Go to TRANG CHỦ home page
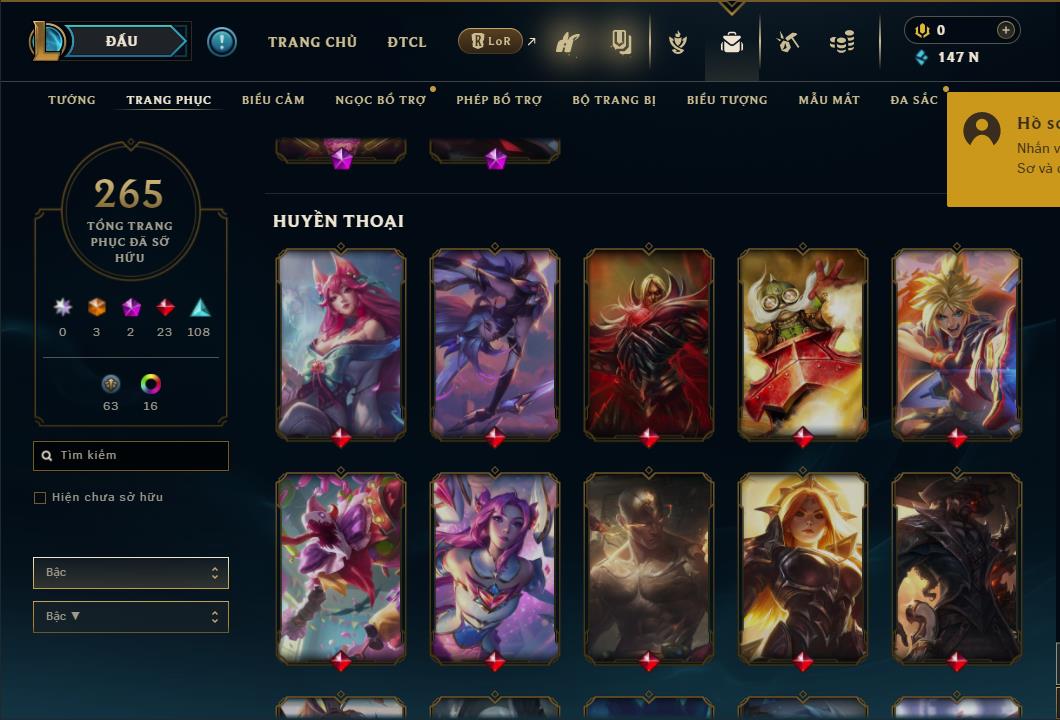The width and height of the screenshot is (1060, 720). coord(312,42)
